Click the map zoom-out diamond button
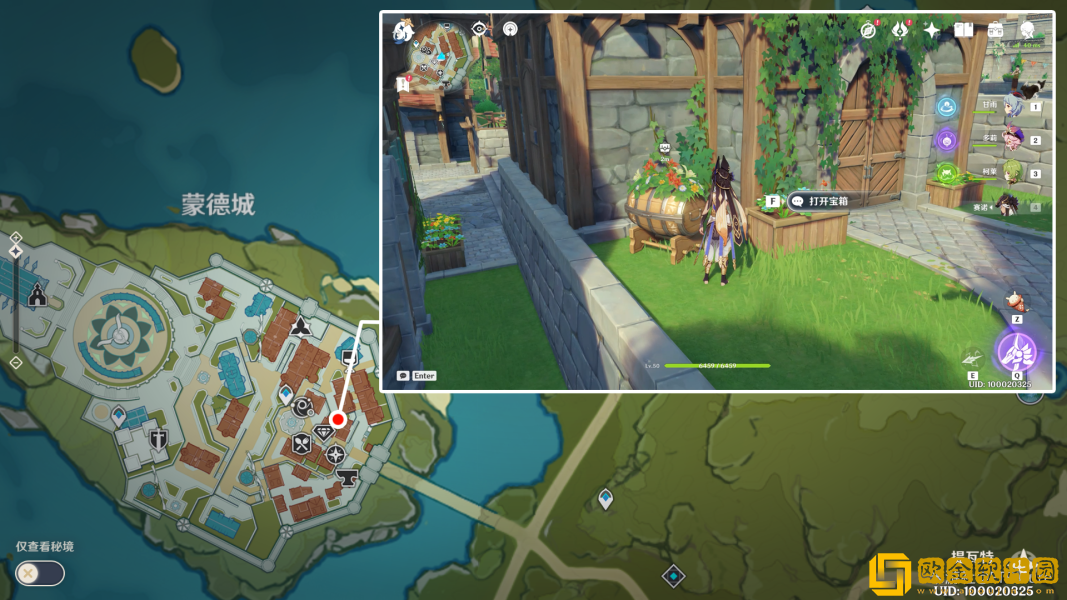The width and height of the screenshot is (1067, 600). [x=16, y=362]
